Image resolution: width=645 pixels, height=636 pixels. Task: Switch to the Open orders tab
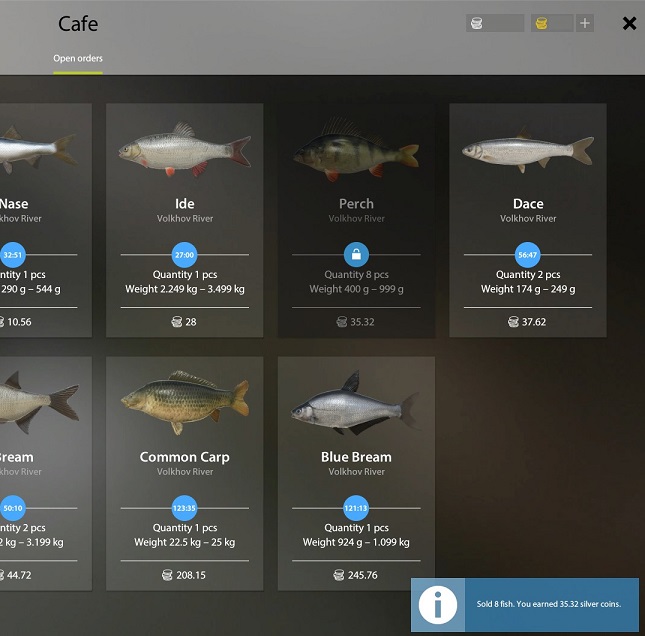point(78,58)
